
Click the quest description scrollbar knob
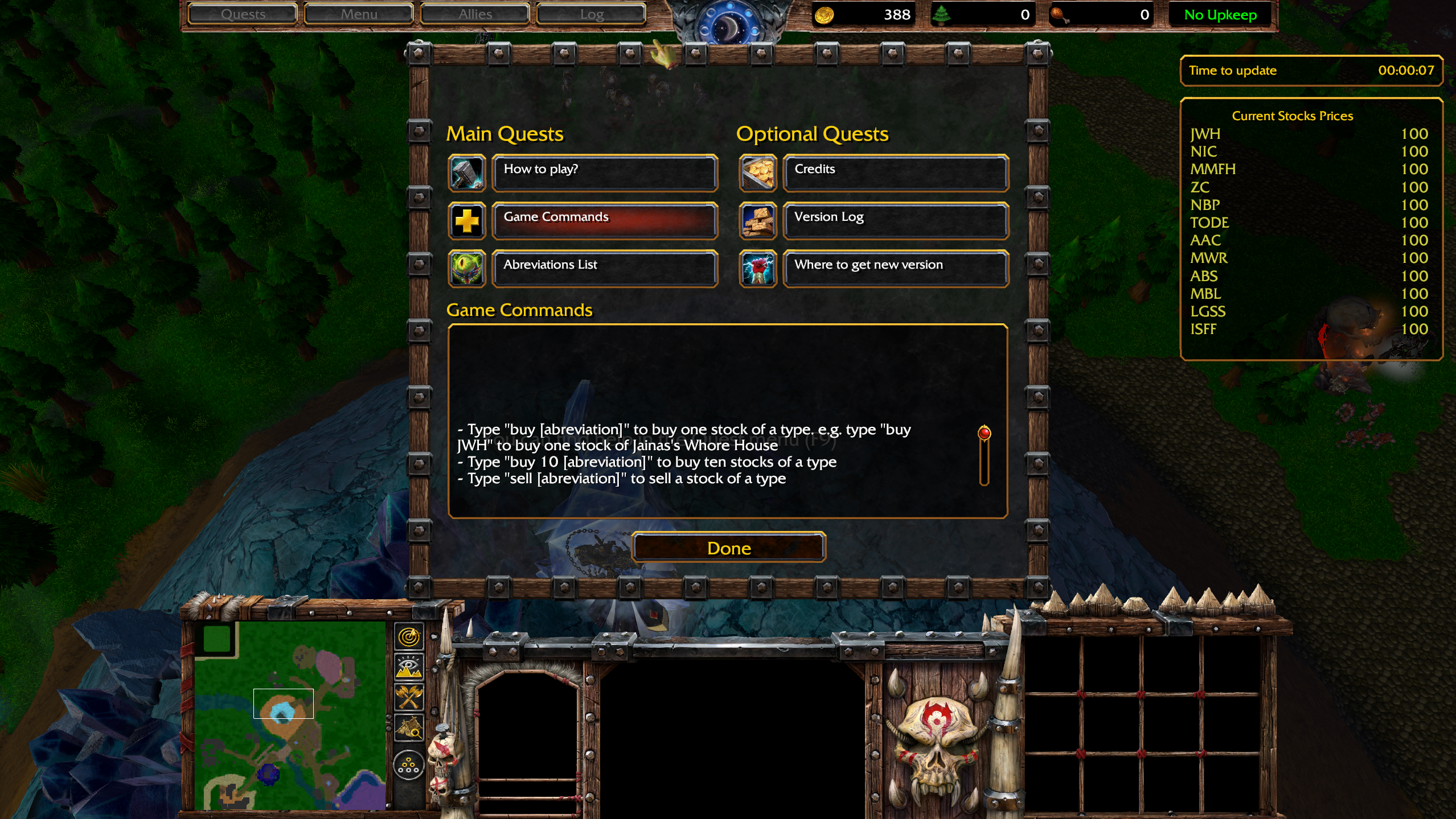tap(984, 433)
